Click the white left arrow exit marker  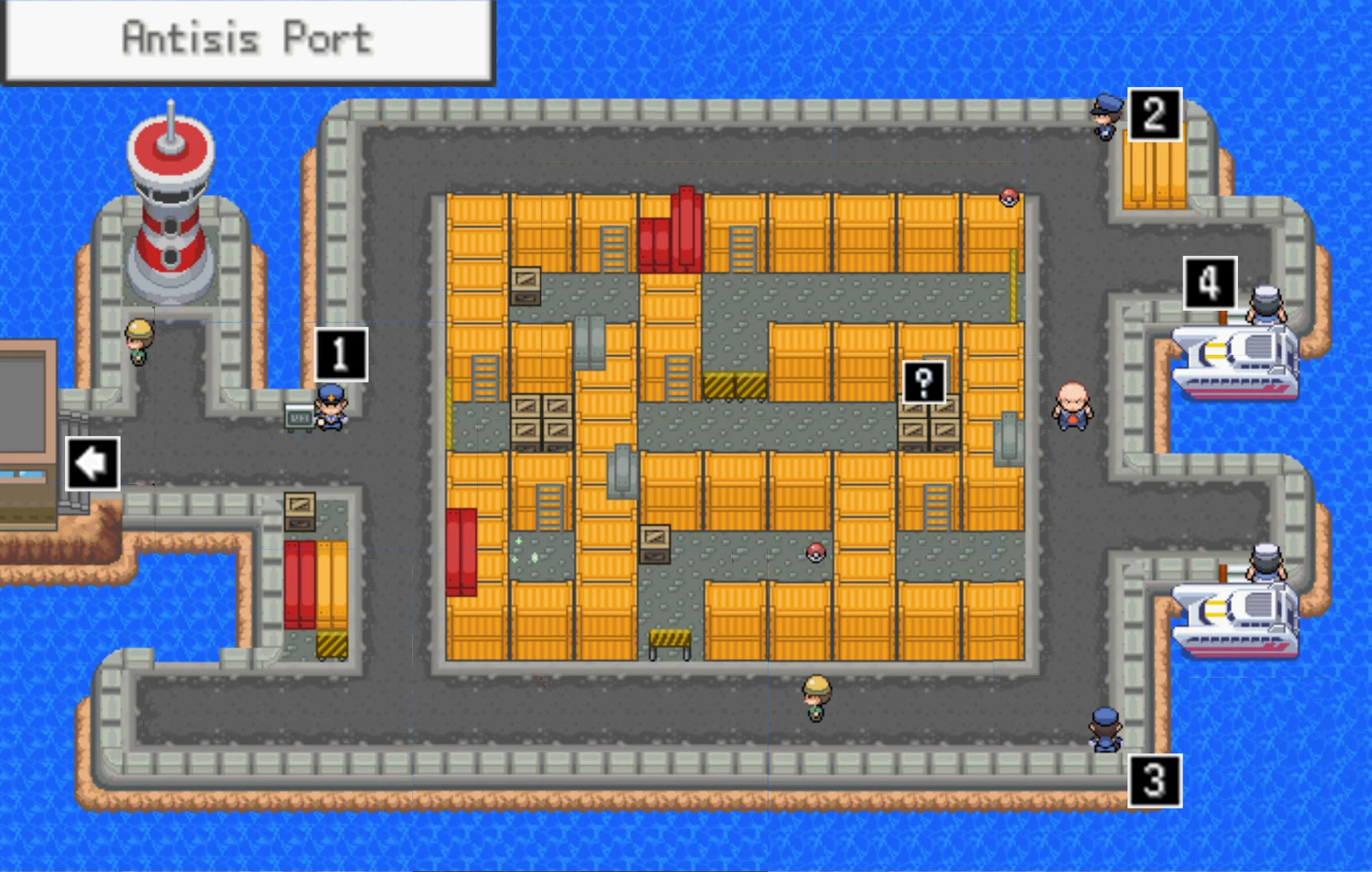(92, 463)
